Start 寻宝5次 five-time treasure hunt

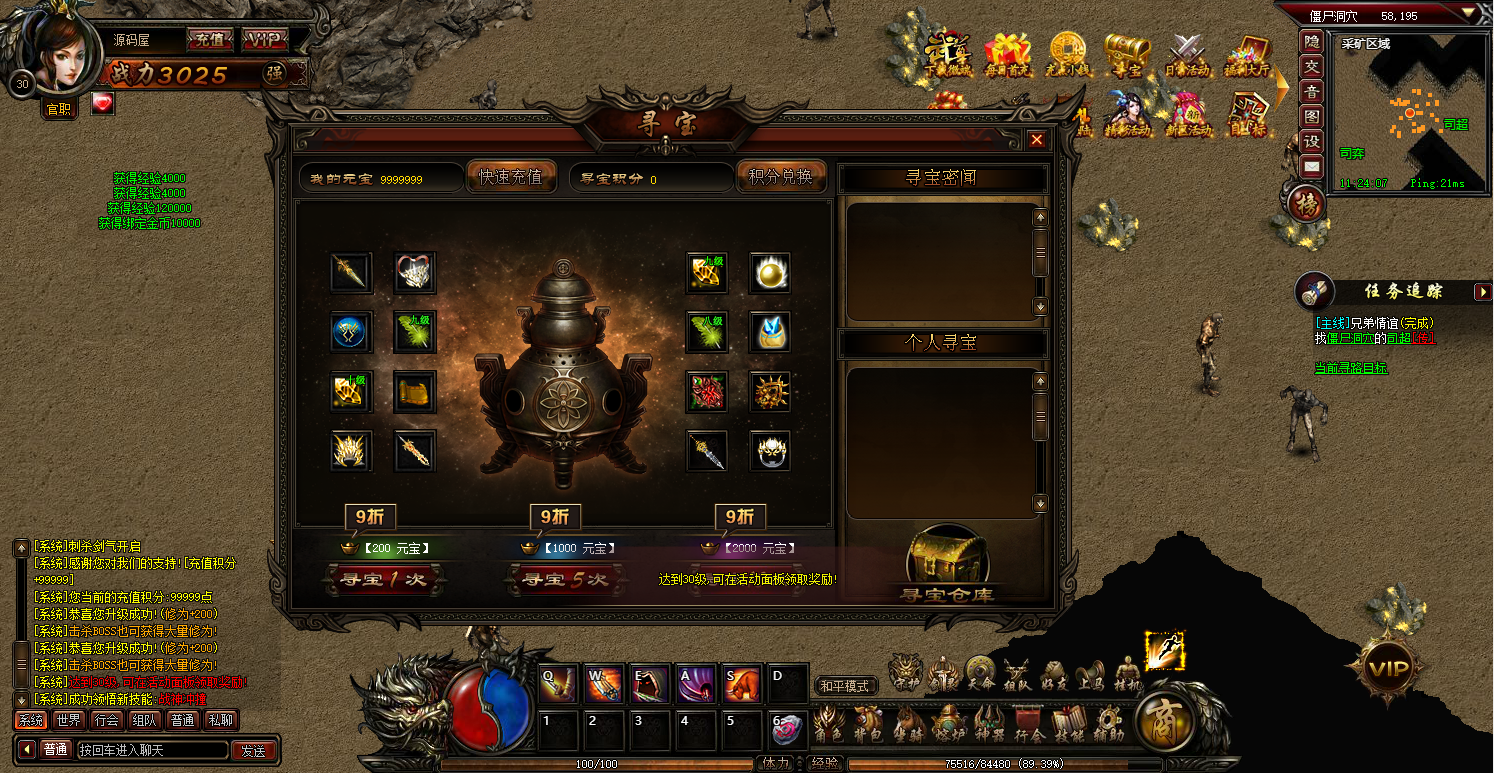(564, 580)
